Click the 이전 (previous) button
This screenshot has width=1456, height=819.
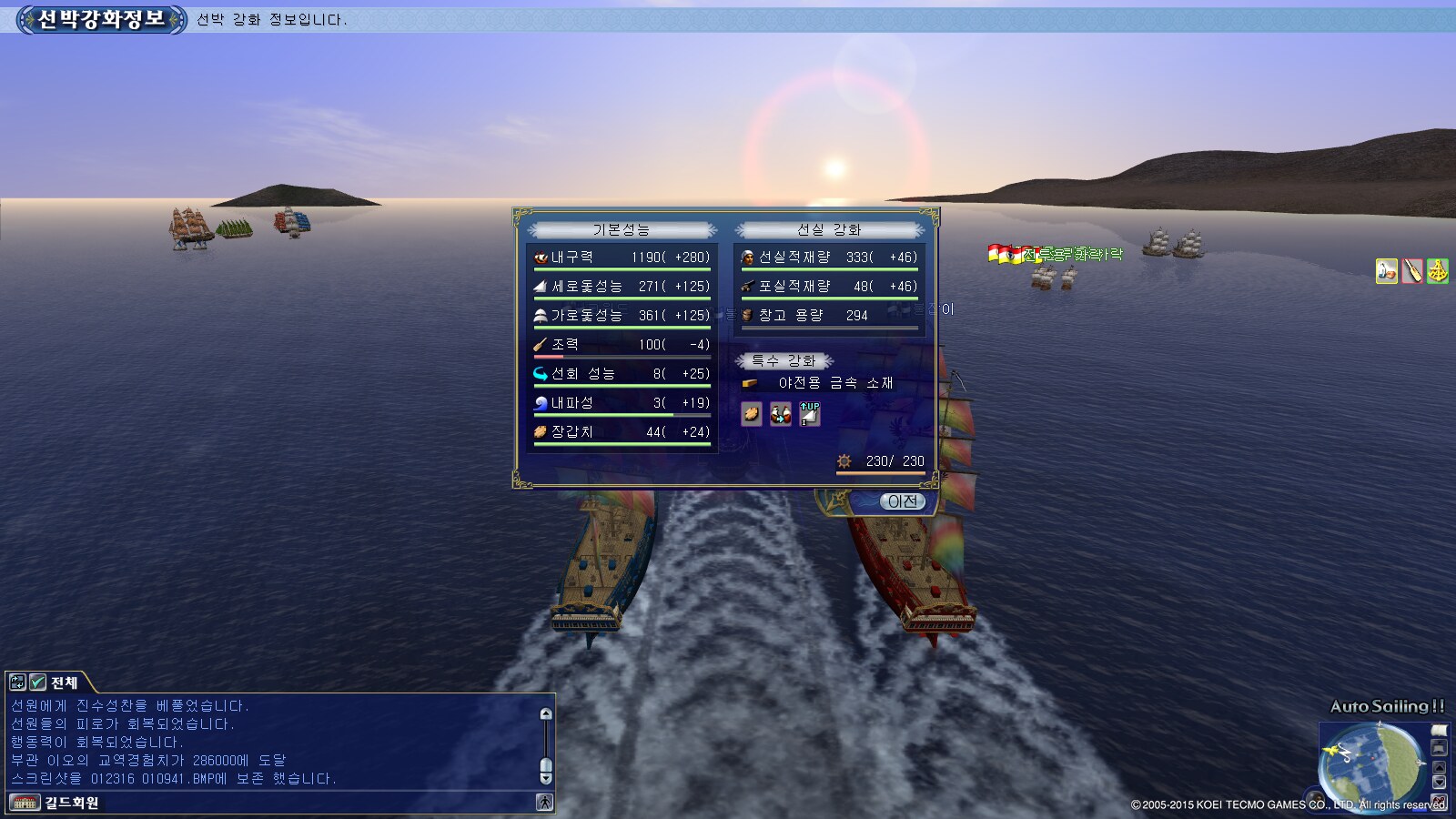point(902,501)
